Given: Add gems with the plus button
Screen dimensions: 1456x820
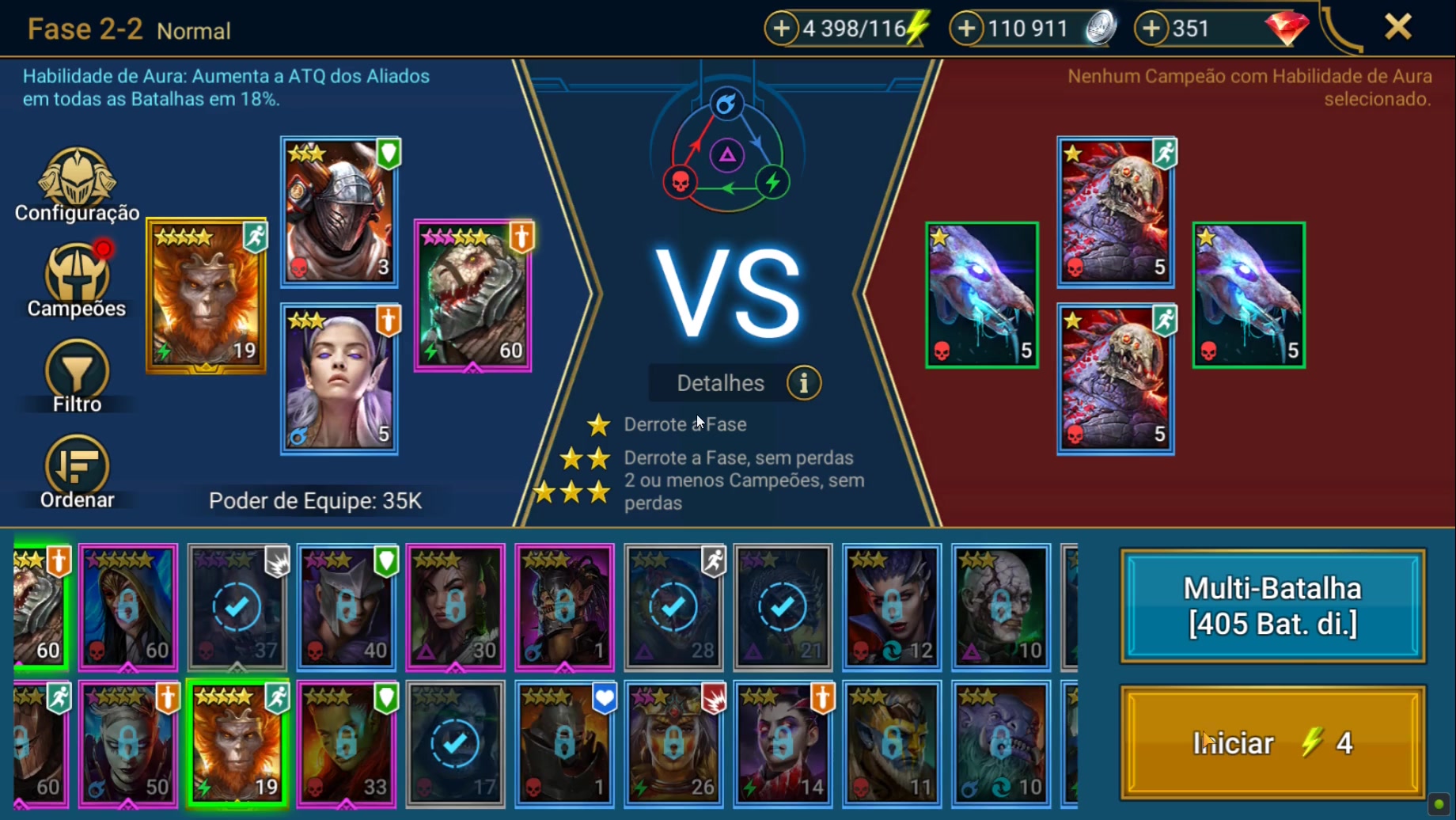Looking at the screenshot, I should coord(1151,28).
